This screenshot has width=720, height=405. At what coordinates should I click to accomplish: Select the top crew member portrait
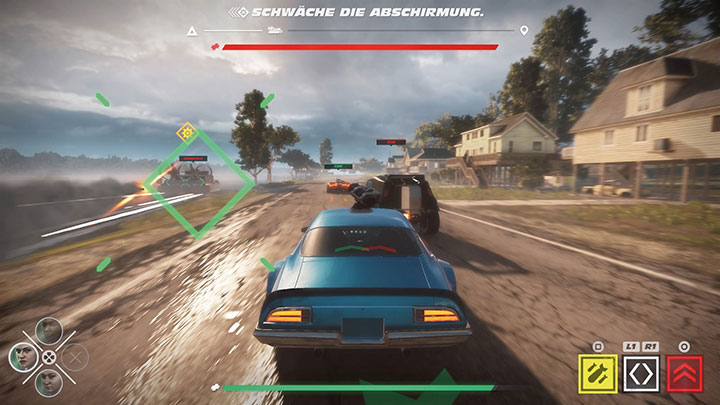click(x=49, y=330)
